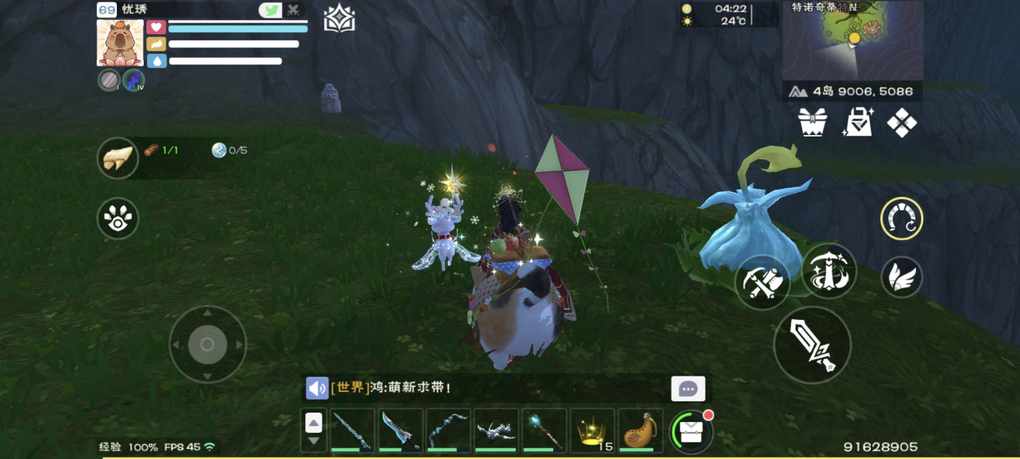Open the shopping bag store icon
1020x459 pixels.
(858, 123)
